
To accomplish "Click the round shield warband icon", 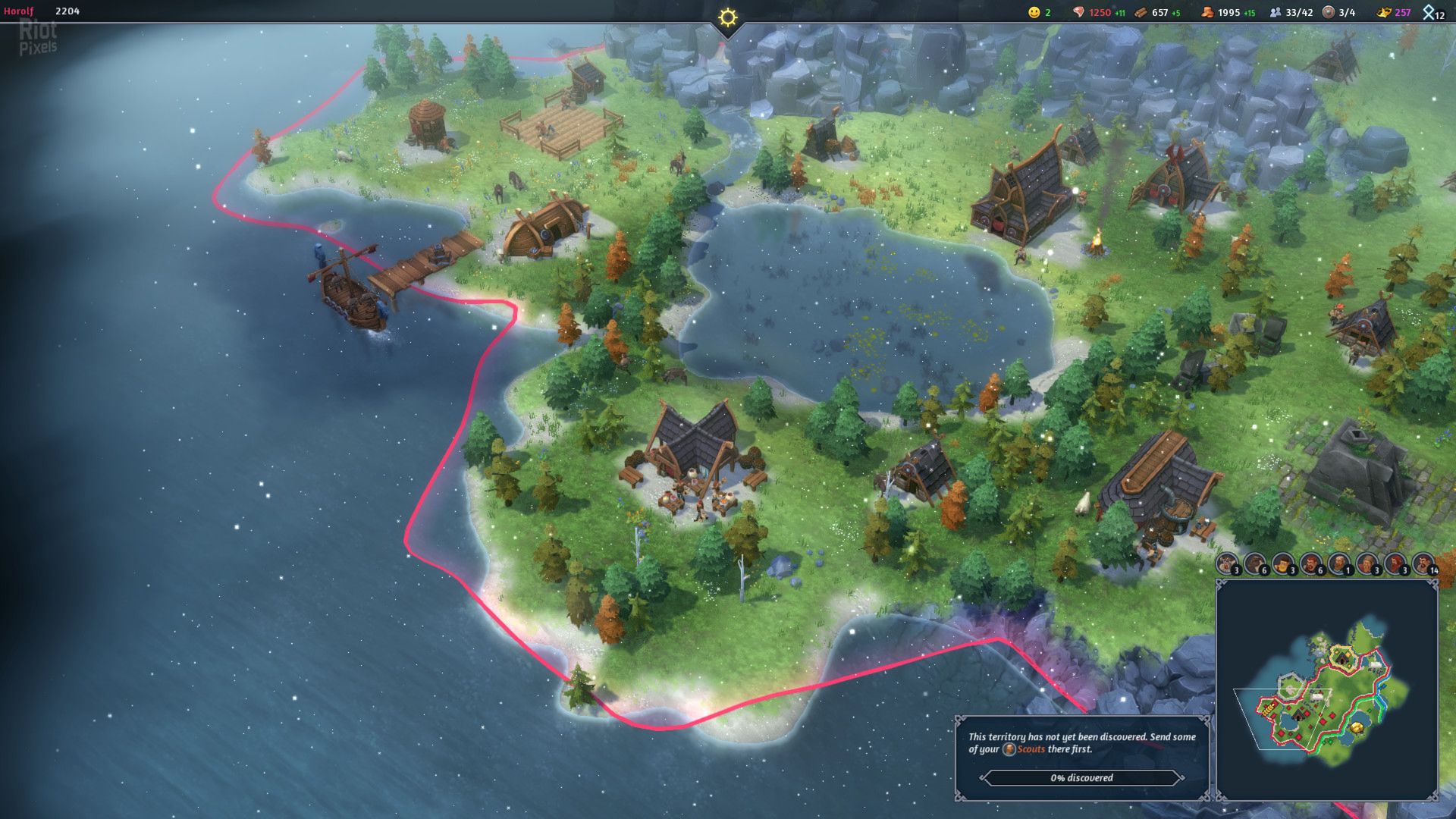I will [x=1328, y=12].
